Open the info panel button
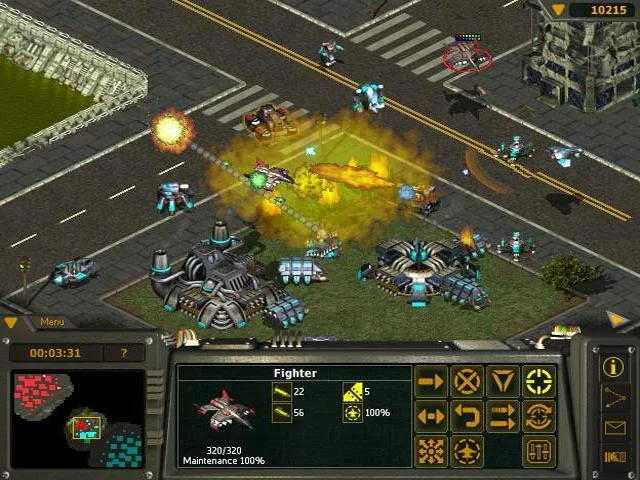The image size is (640, 480). coord(614,367)
